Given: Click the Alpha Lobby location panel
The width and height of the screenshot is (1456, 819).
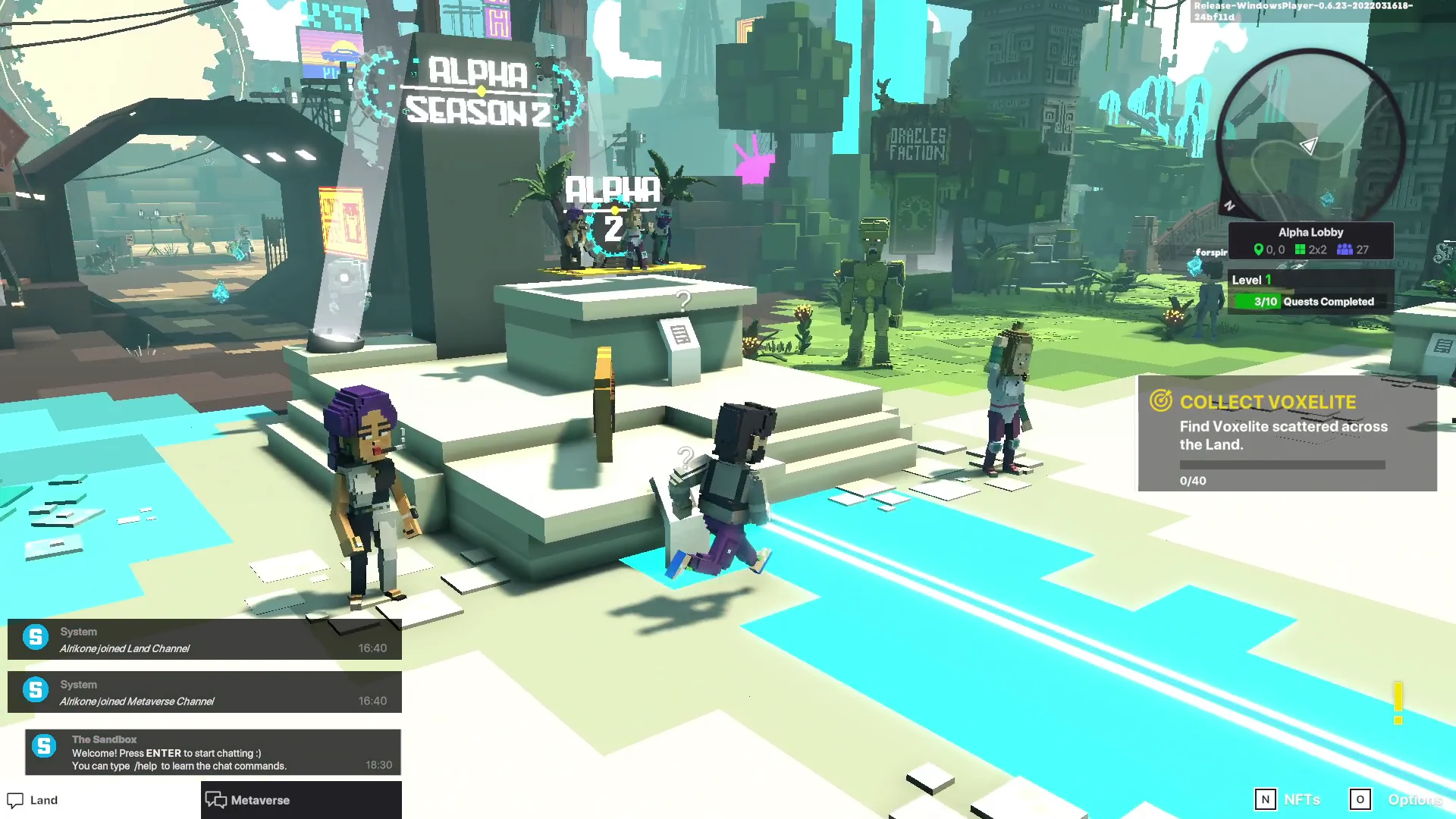Looking at the screenshot, I should point(1310,240).
